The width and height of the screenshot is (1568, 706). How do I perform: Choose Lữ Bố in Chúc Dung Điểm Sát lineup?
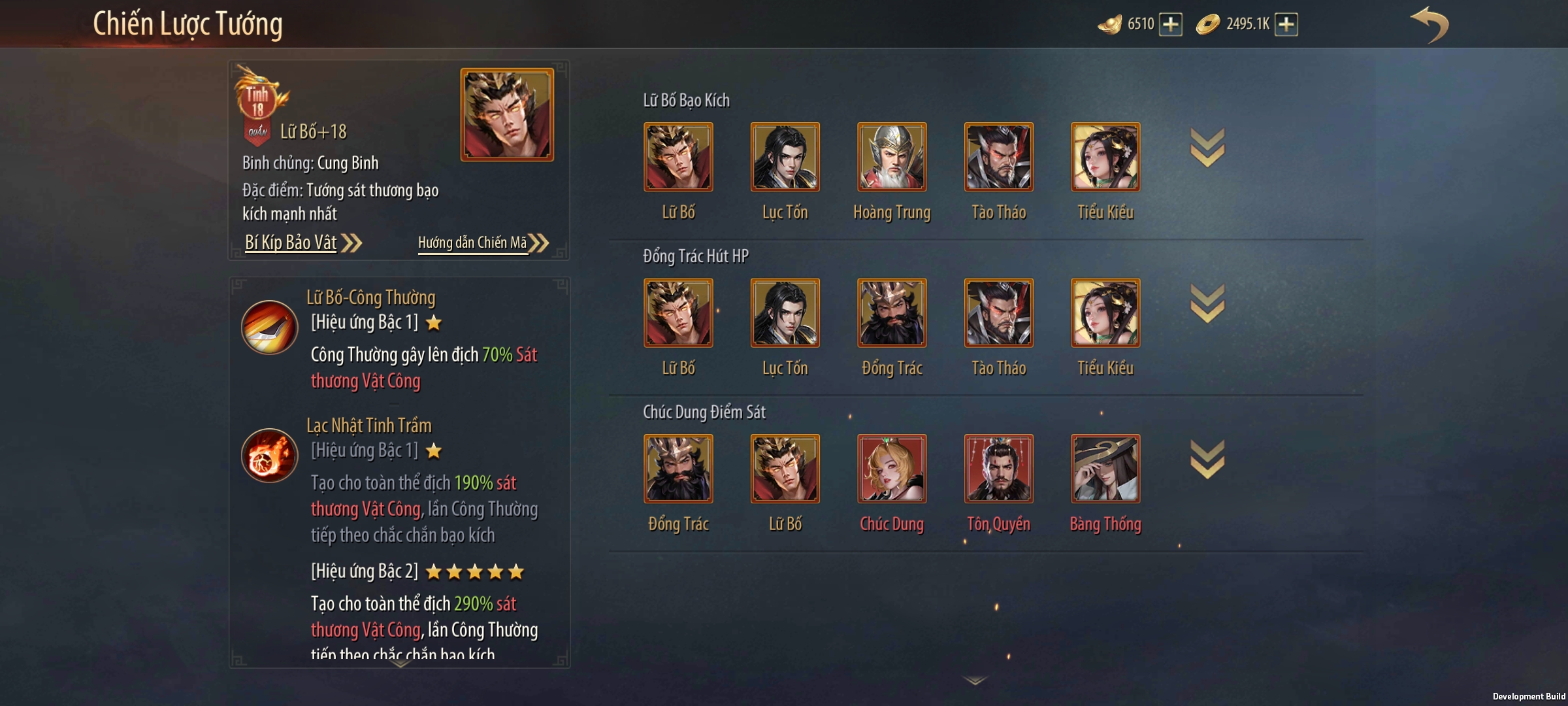[x=785, y=469]
